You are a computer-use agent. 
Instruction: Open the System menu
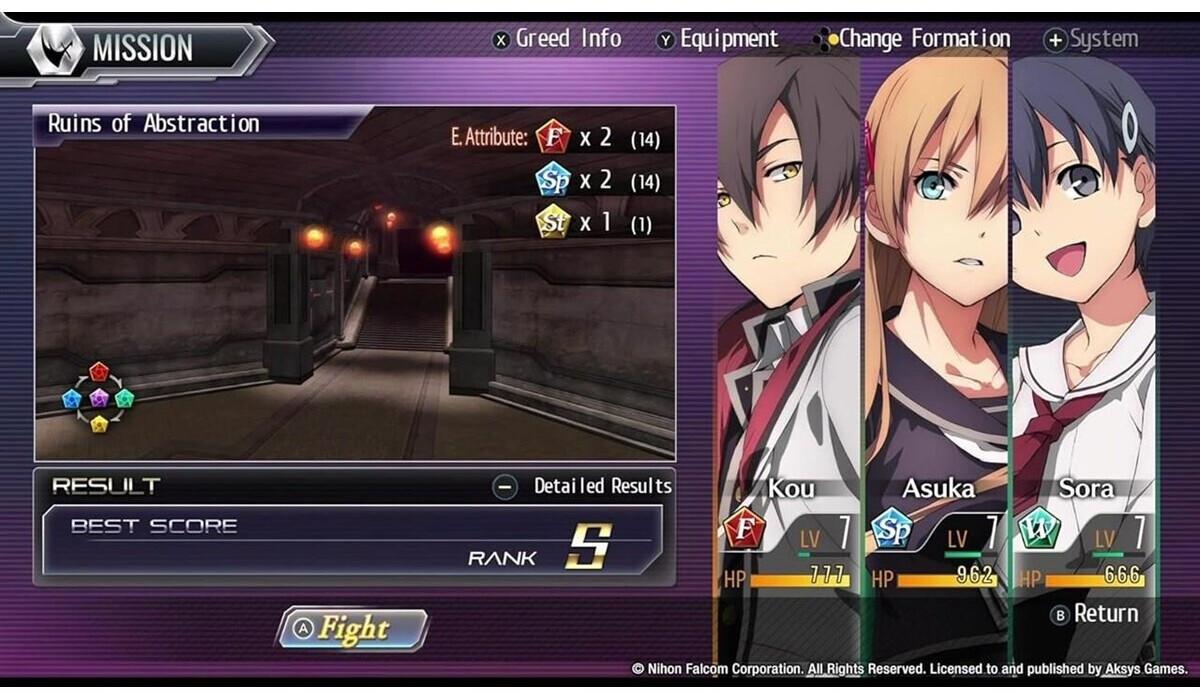(x=1091, y=39)
